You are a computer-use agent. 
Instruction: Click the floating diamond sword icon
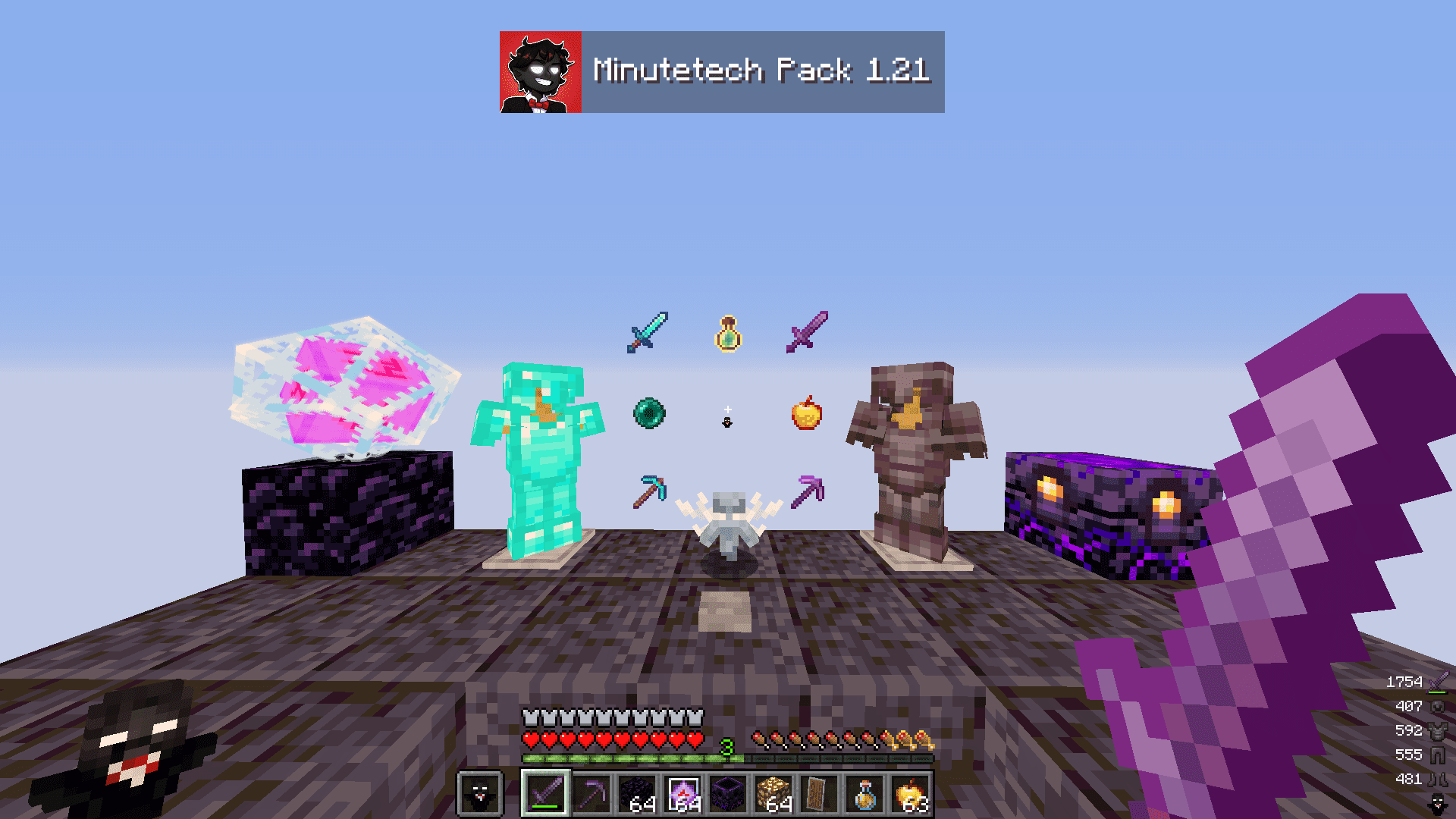647,334
